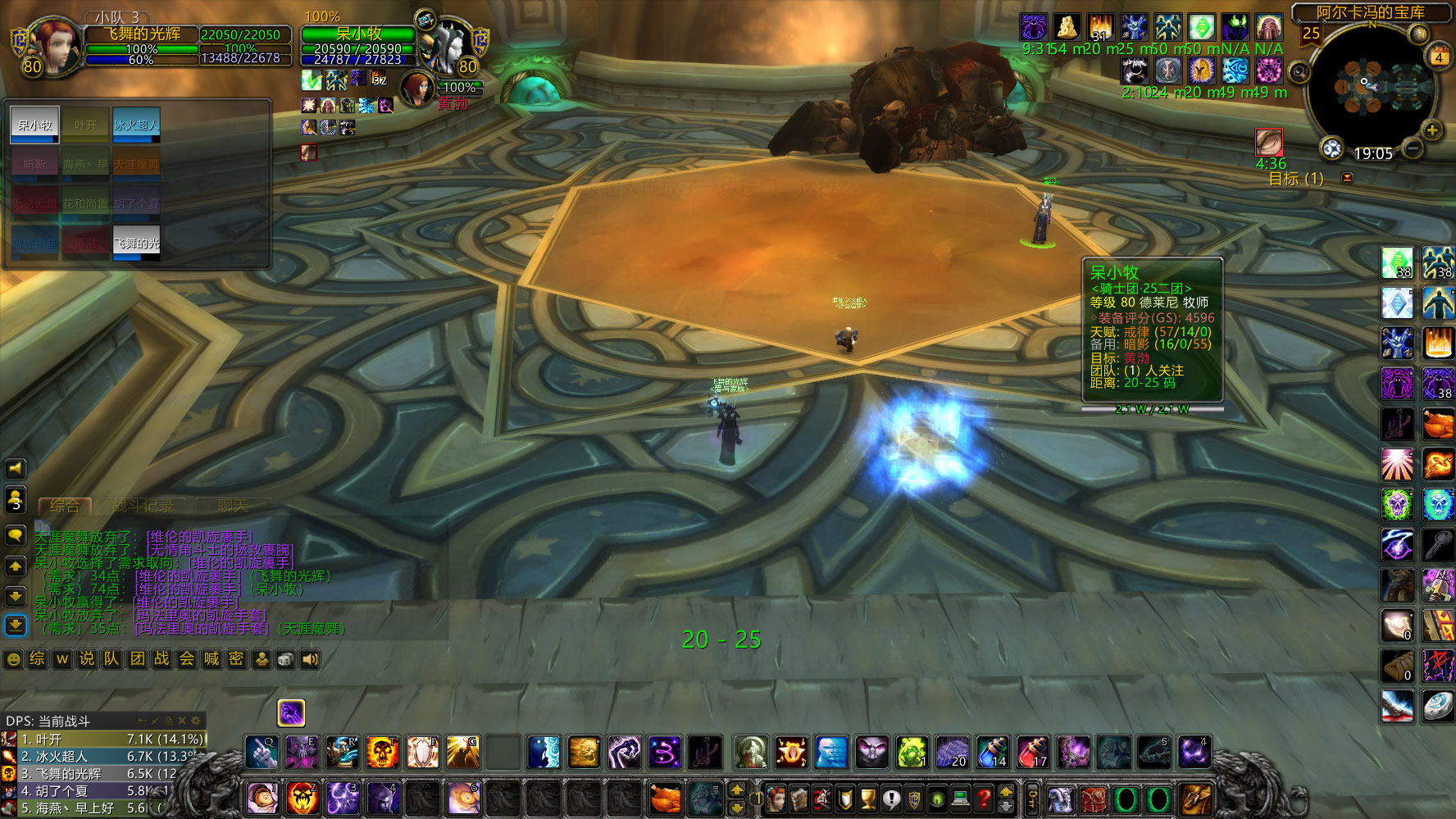Open the keyring next to the bags
This screenshot has height=819, width=1456.
point(1033,798)
